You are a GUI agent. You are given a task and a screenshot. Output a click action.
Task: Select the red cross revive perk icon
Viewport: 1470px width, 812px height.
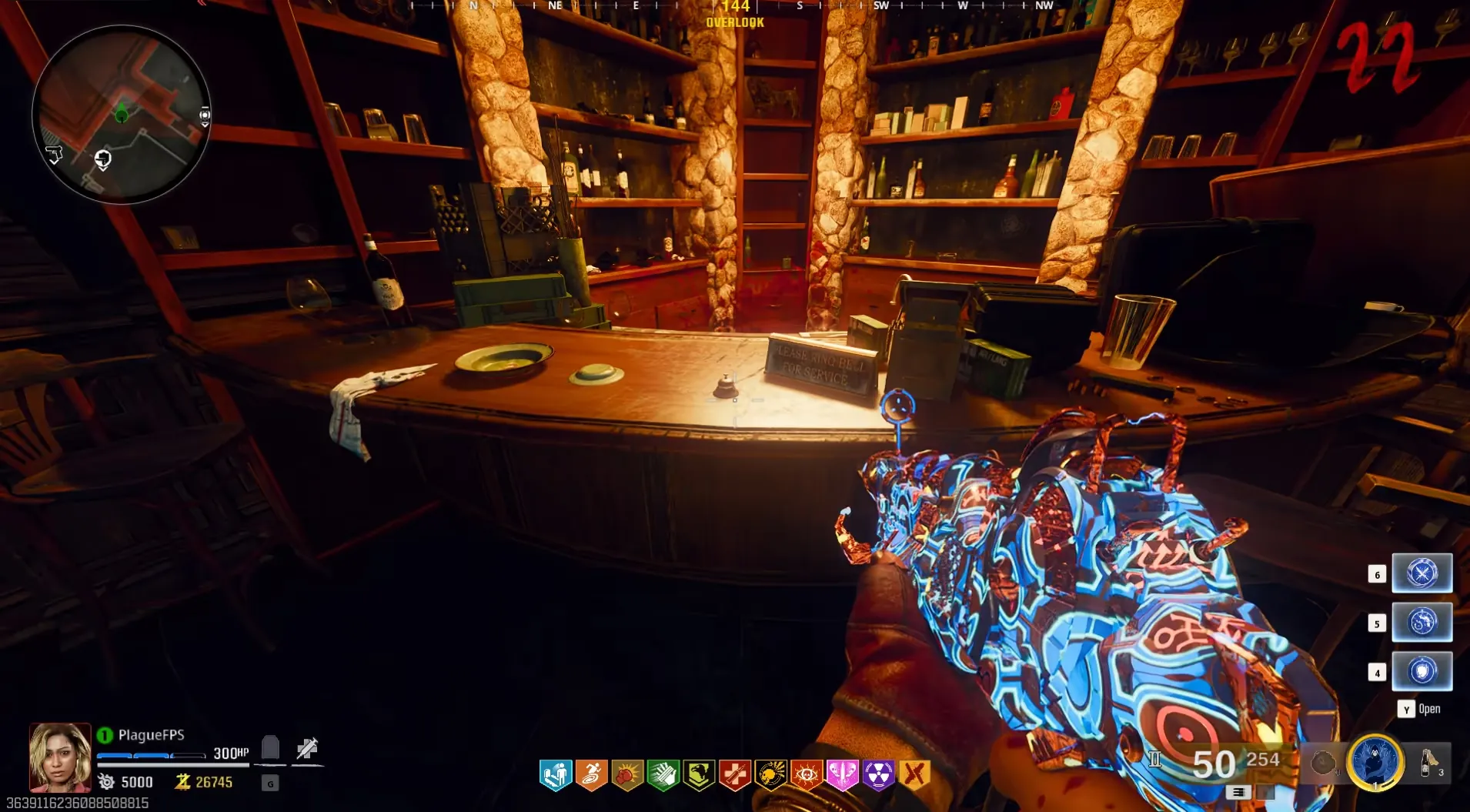(735, 775)
